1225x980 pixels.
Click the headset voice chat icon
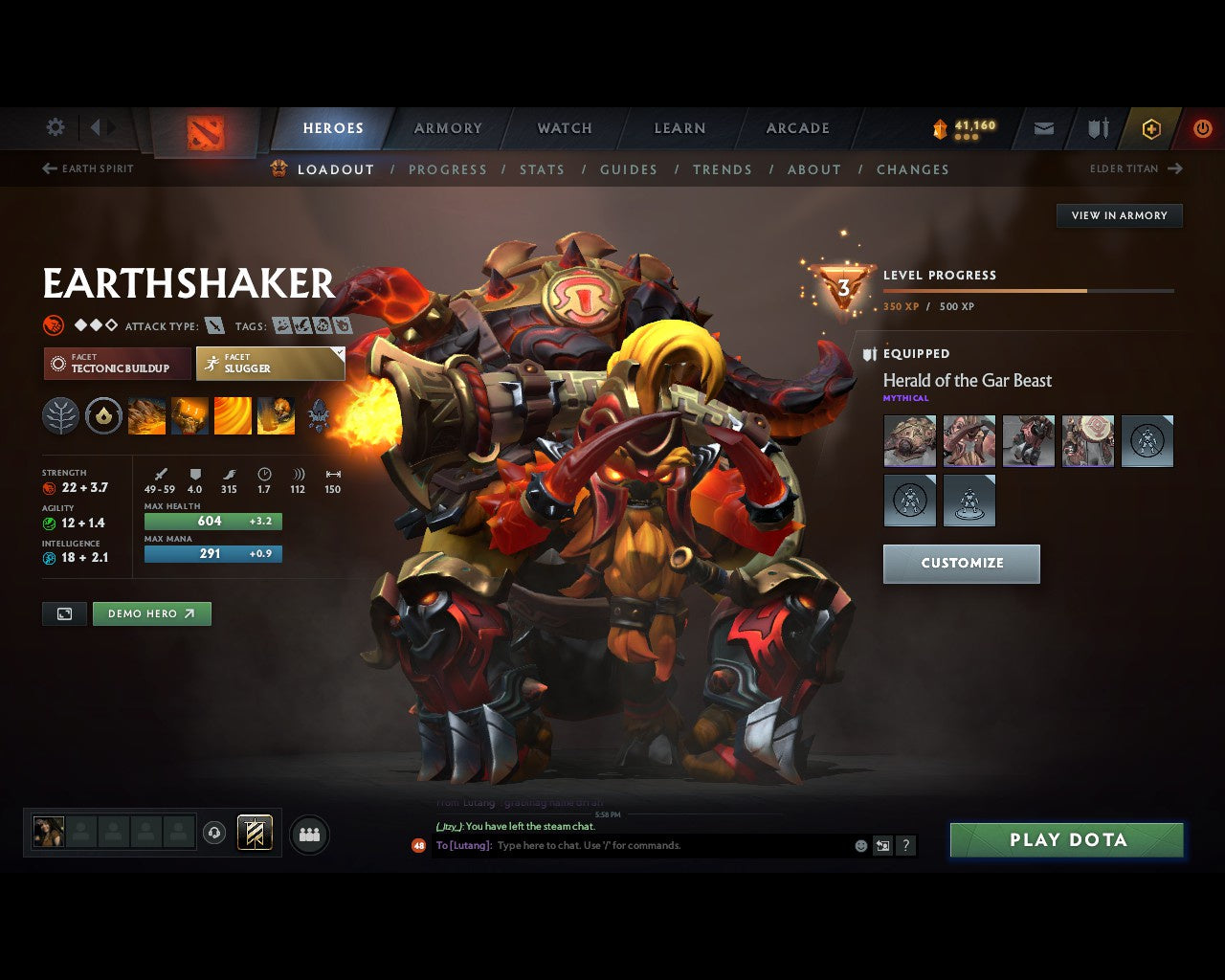(x=215, y=832)
